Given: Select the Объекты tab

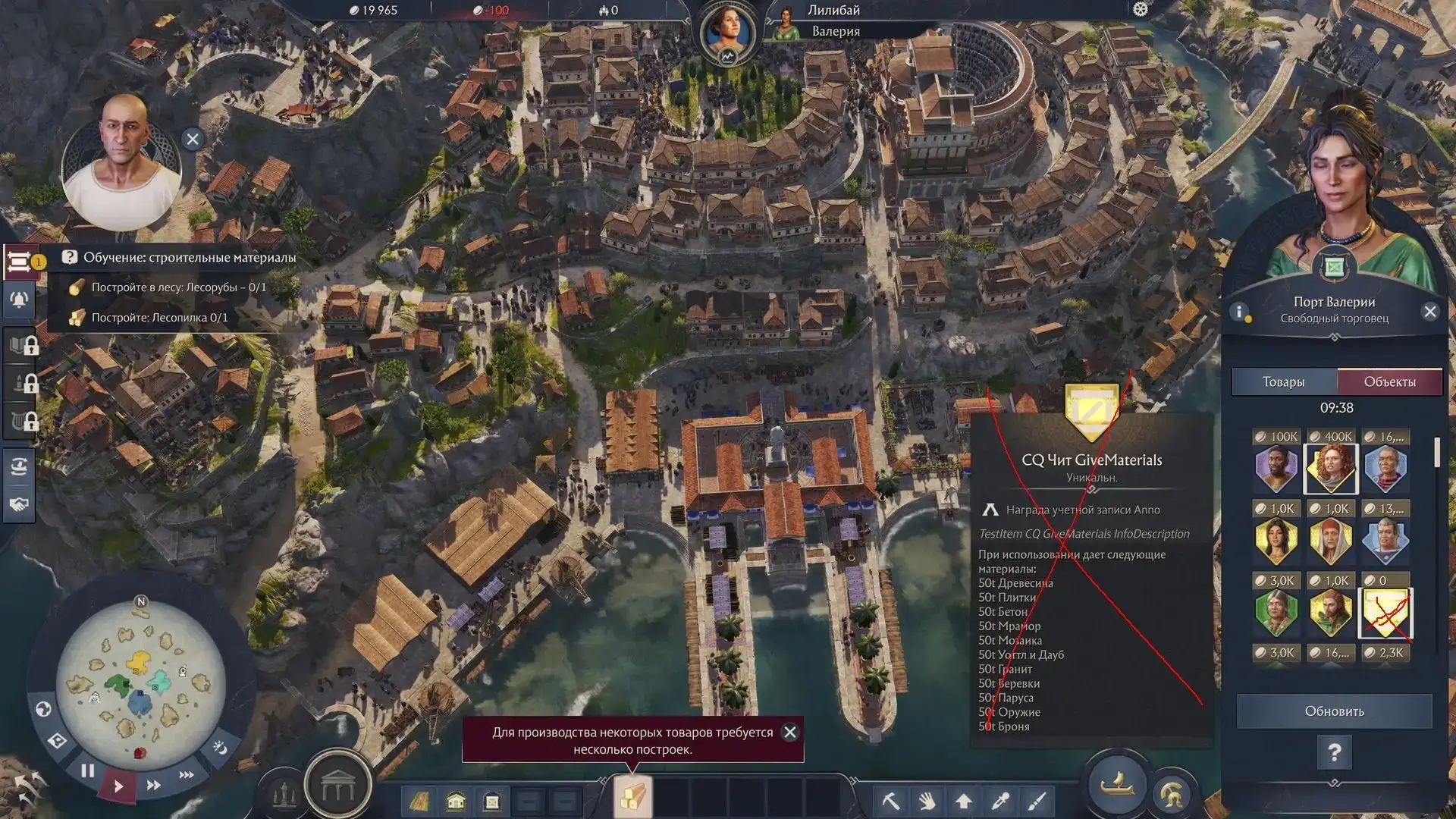Looking at the screenshot, I should (x=1389, y=382).
